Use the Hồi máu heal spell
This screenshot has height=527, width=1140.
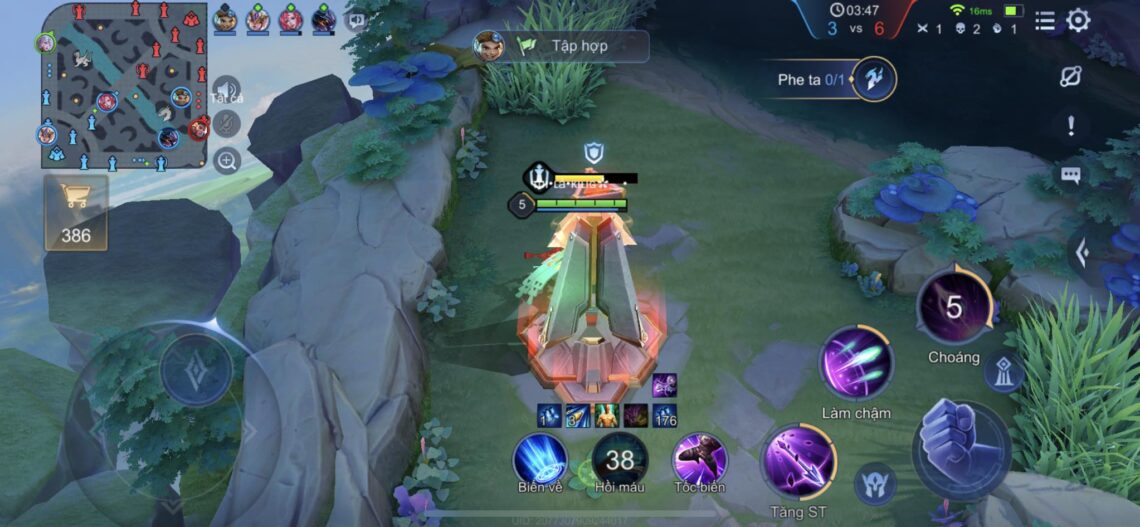pos(619,460)
